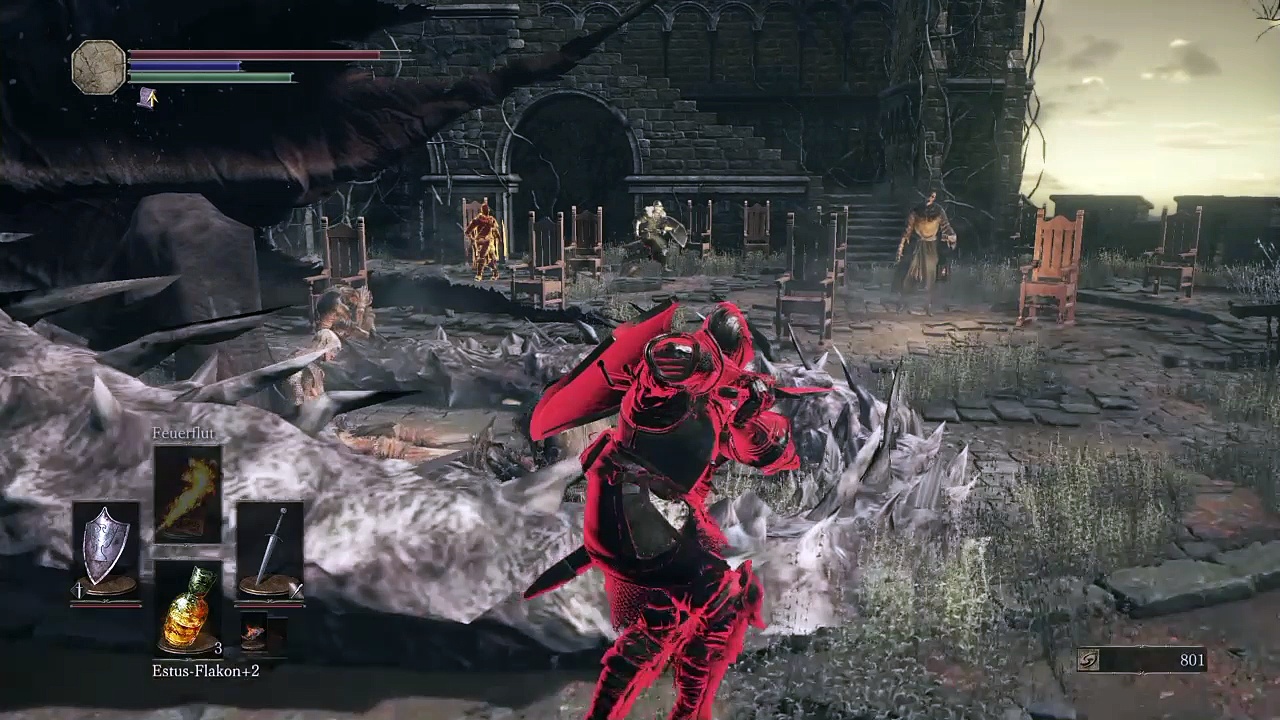1280x720 pixels.
Task: Click the octagonal stone emblem
Action: pos(98,67)
